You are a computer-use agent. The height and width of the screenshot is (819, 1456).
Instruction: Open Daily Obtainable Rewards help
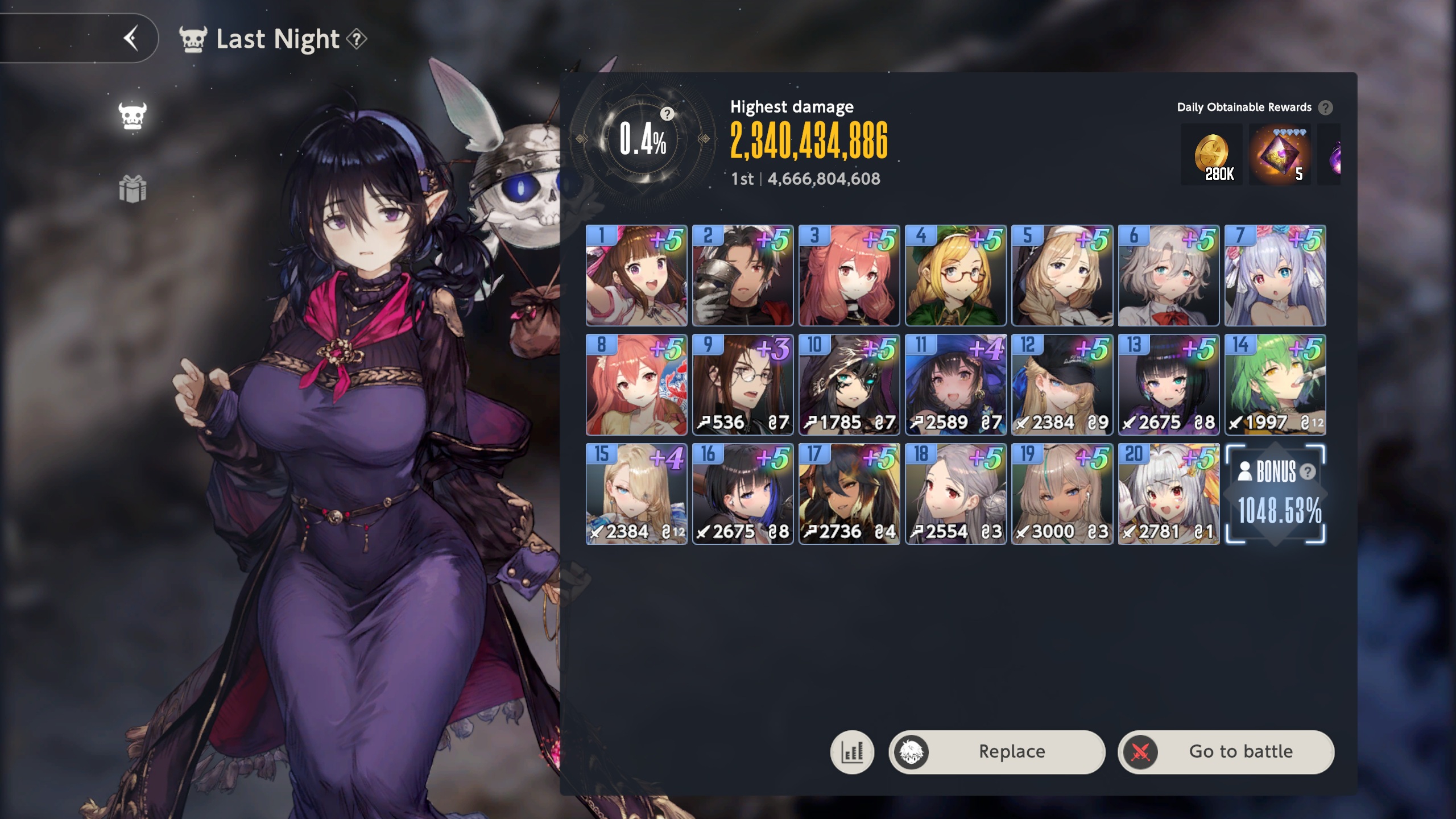tap(1326, 107)
